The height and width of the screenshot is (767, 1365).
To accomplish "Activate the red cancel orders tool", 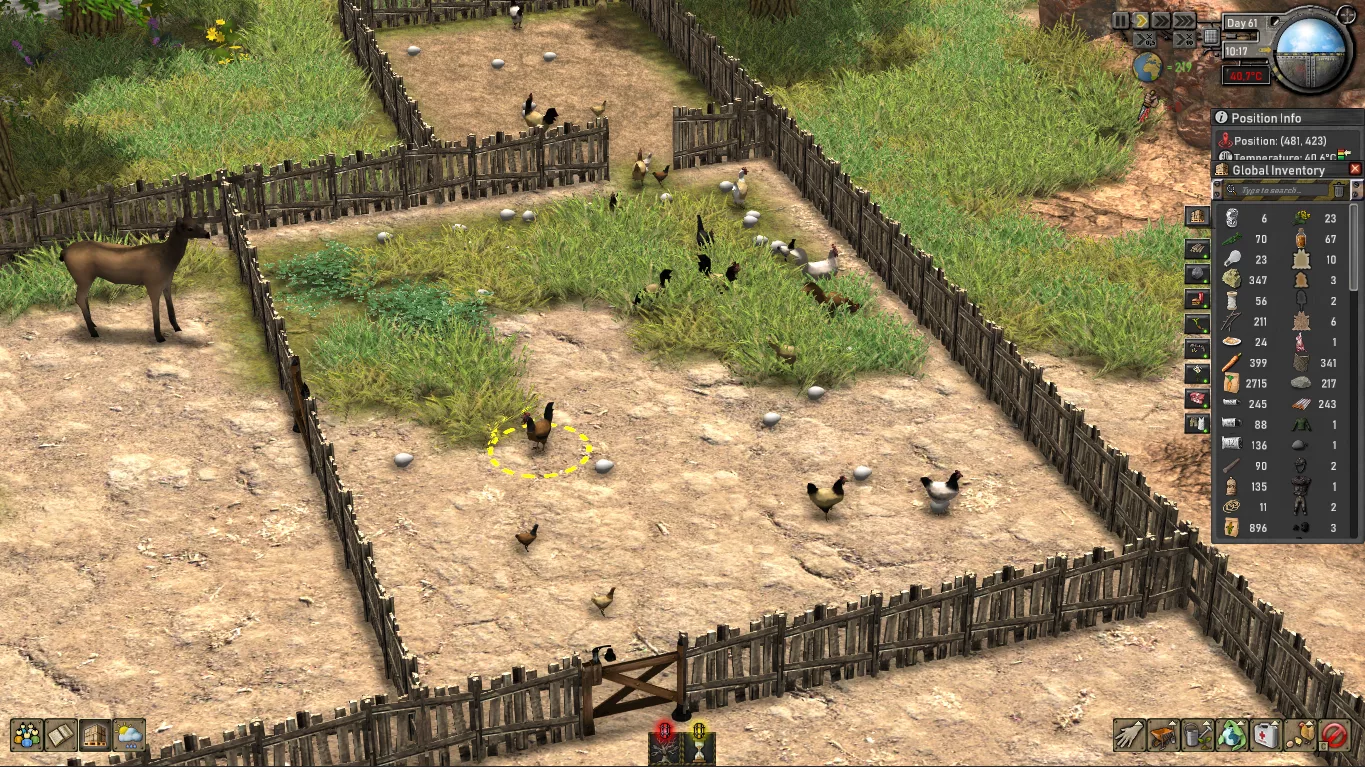I will coord(1335,735).
